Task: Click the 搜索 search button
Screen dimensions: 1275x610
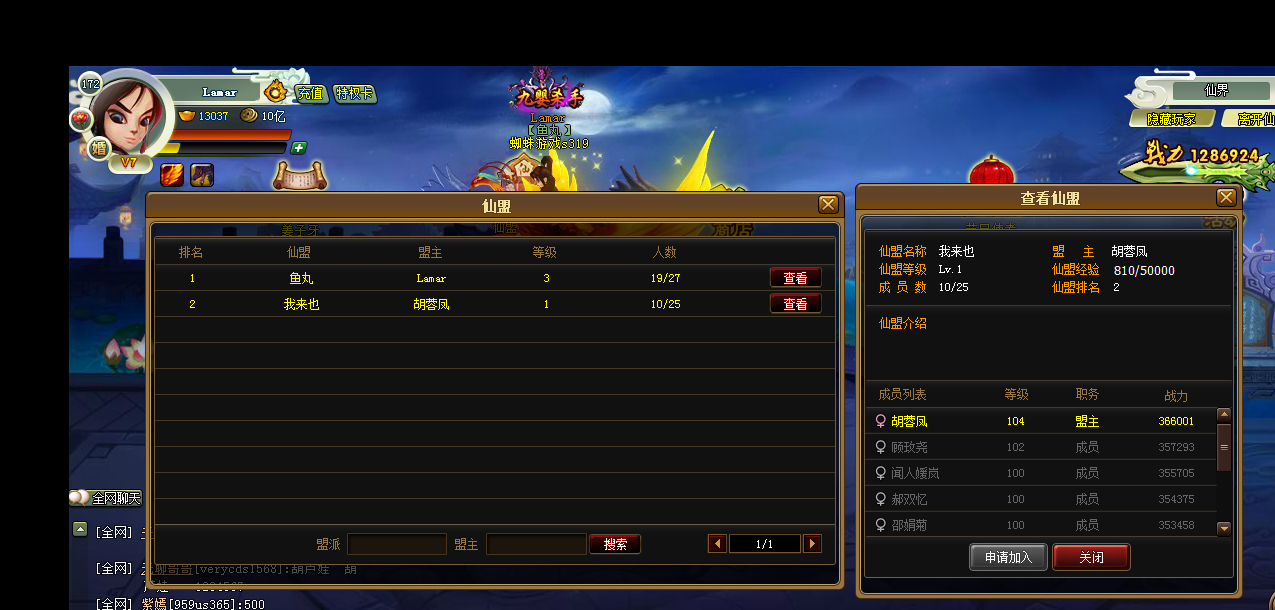Action: click(615, 544)
